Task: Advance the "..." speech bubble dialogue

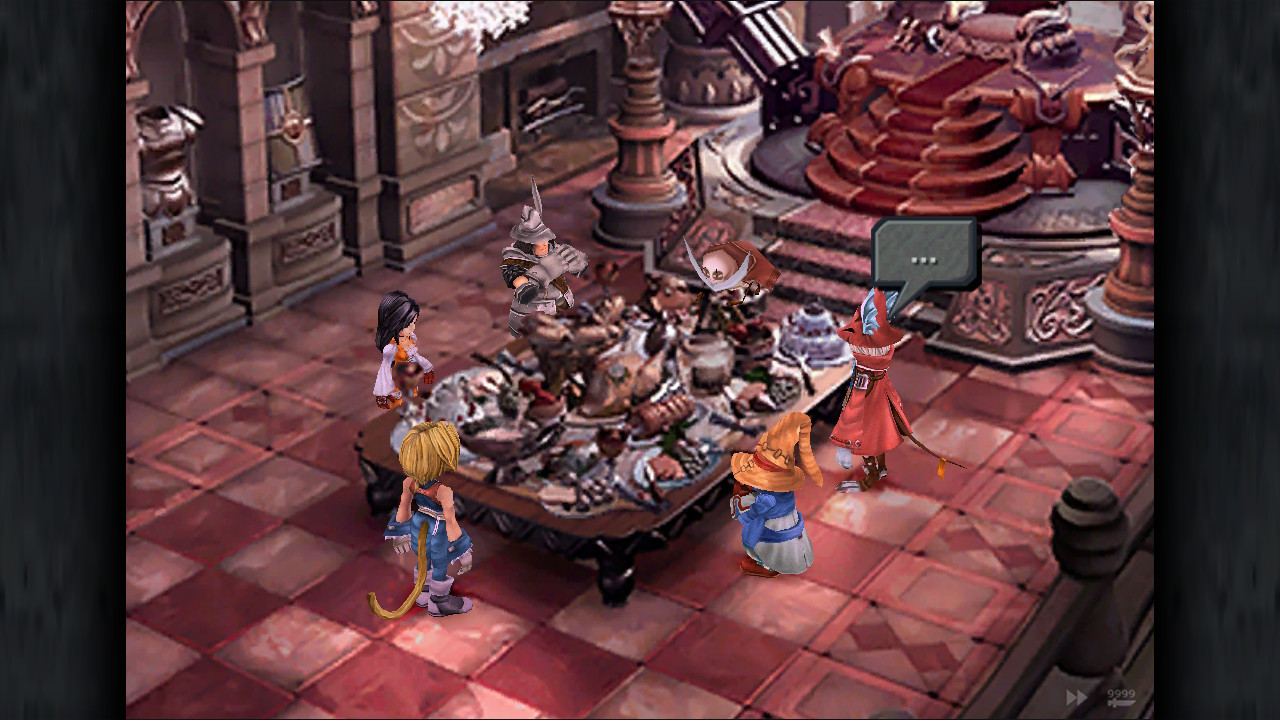Action: [x=924, y=256]
